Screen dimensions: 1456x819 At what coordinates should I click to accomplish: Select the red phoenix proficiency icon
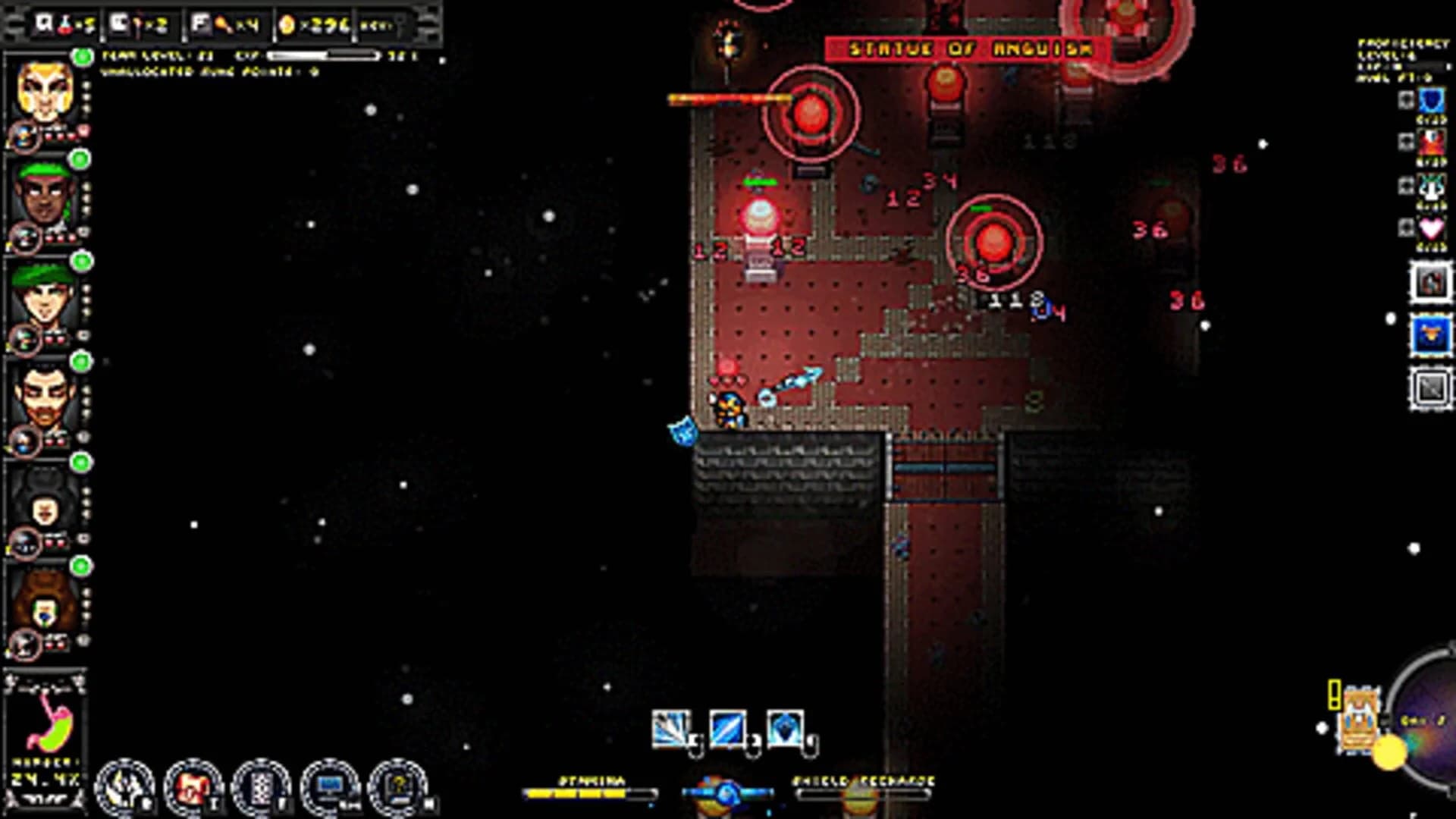pyautogui.click(x=1430, y=141)
